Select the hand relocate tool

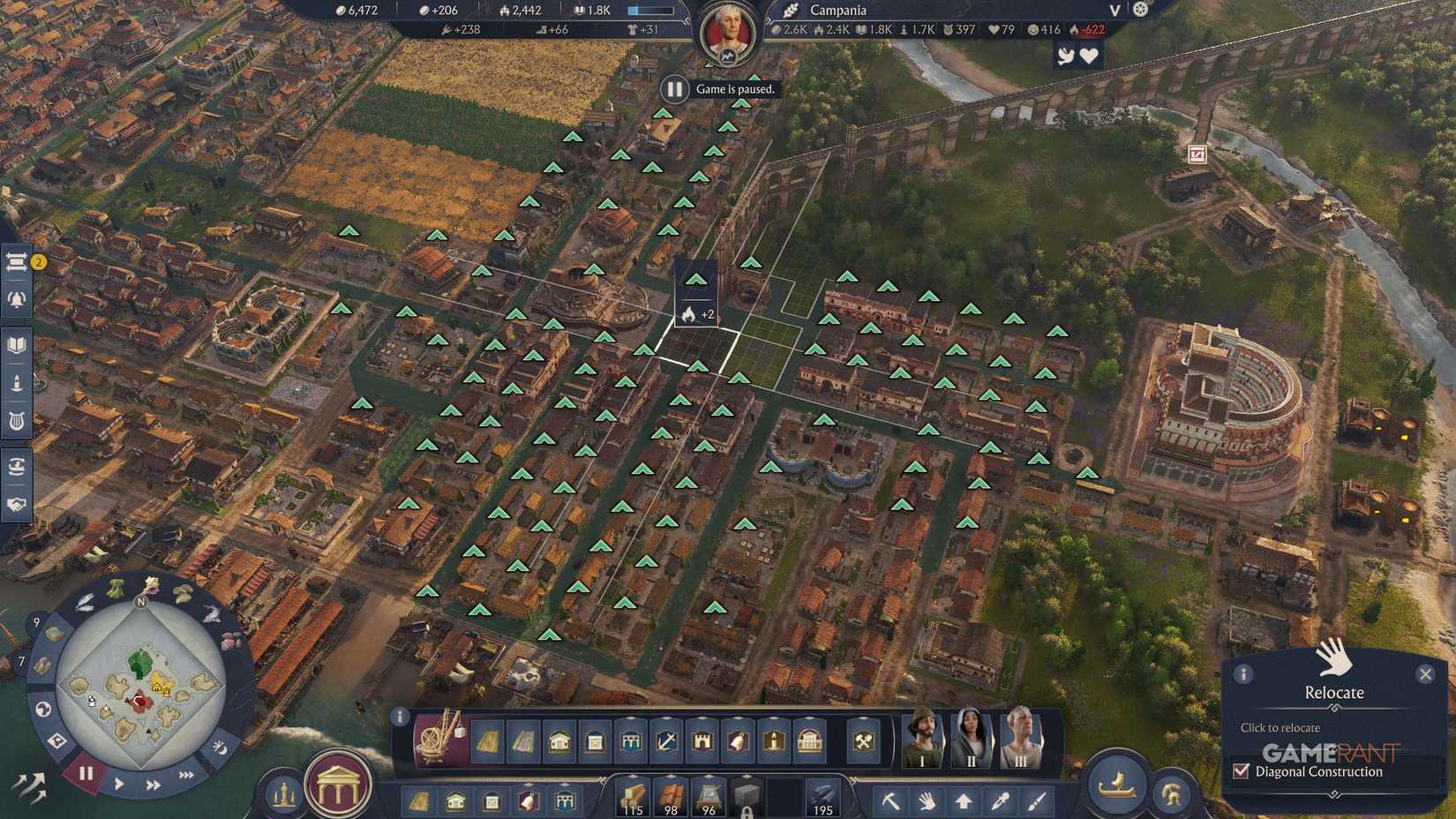[x=927, y=801]
